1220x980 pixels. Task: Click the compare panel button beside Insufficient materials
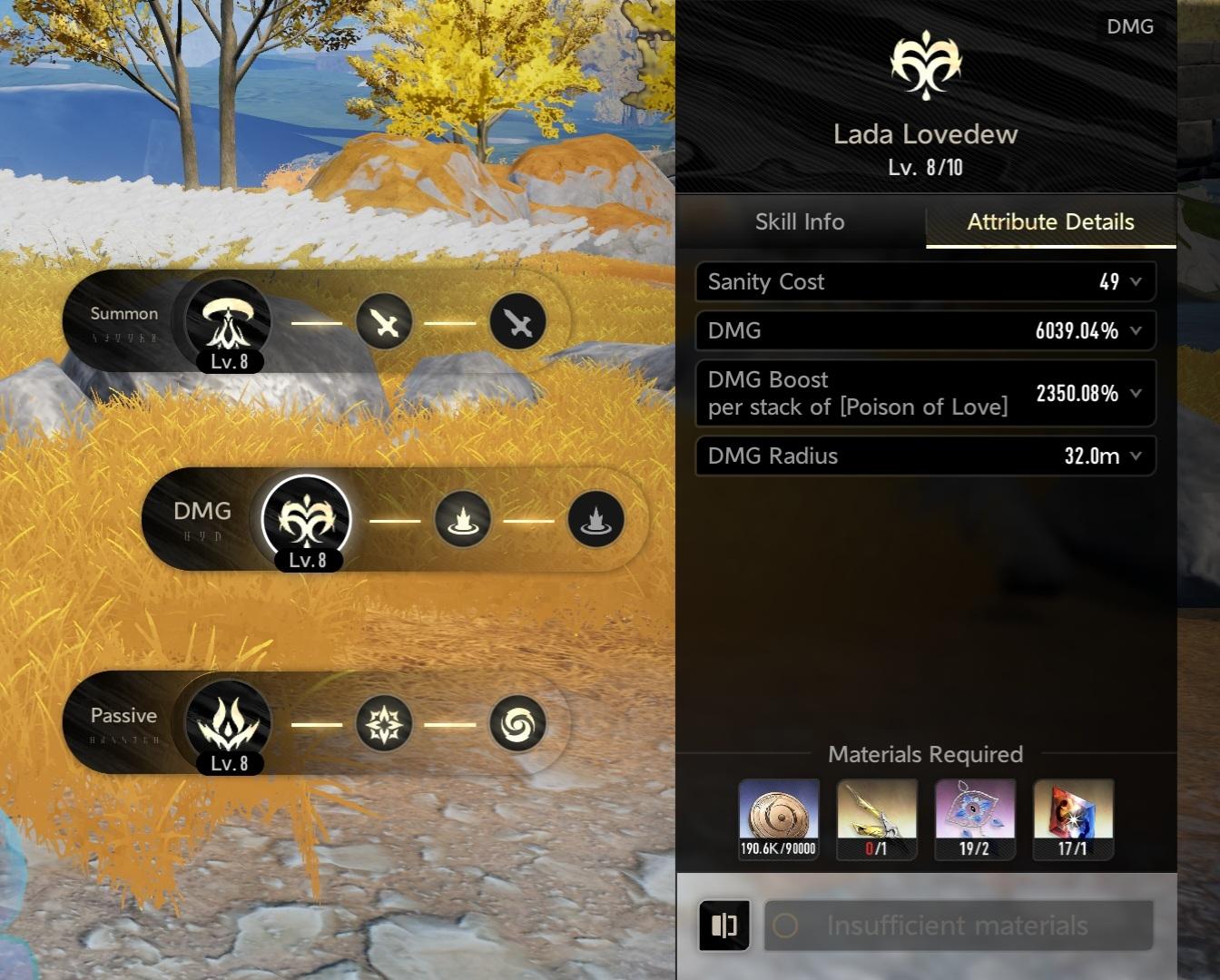click(724, 926)
